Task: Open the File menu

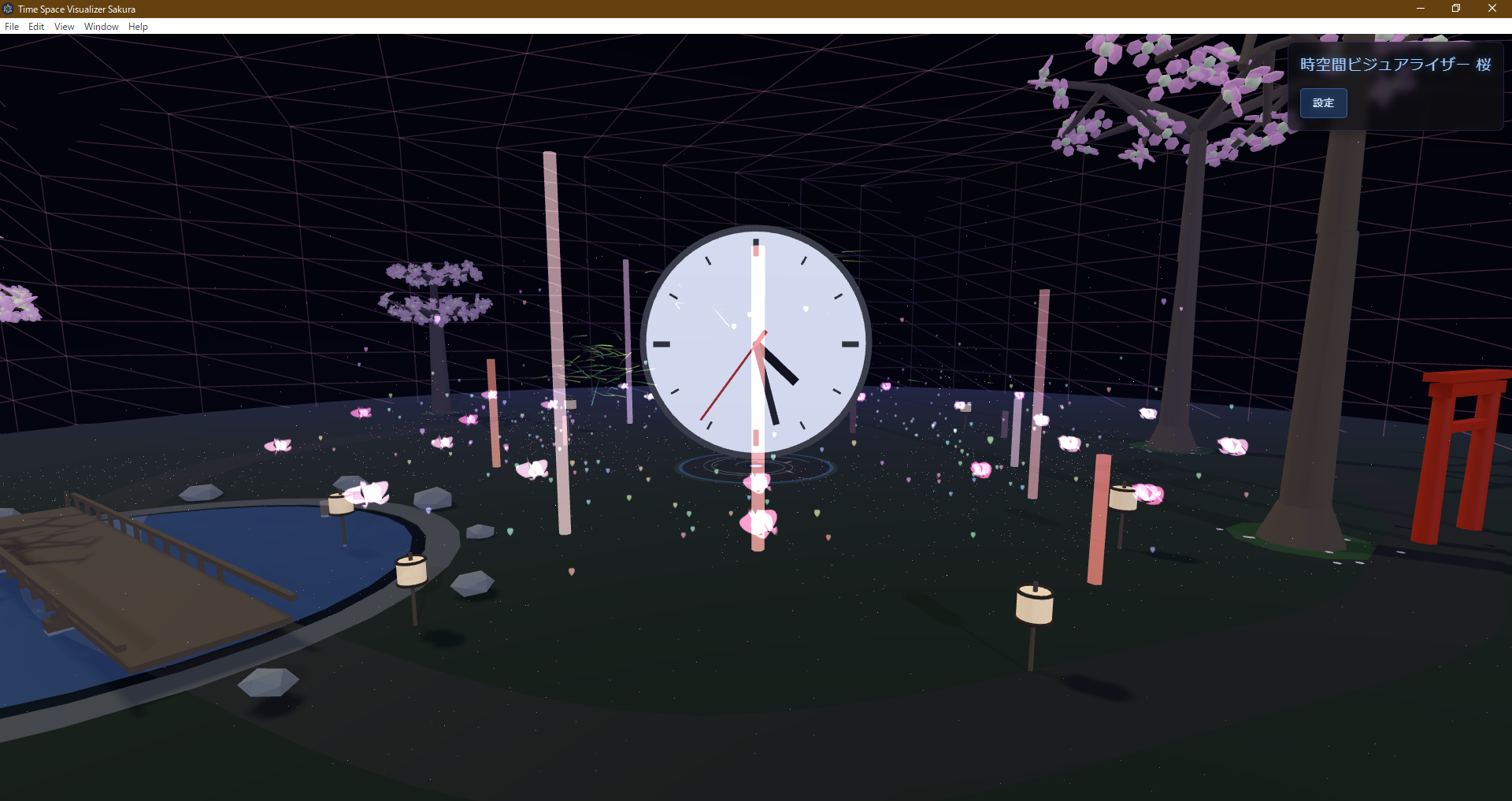Action: [x=12, y=26]
